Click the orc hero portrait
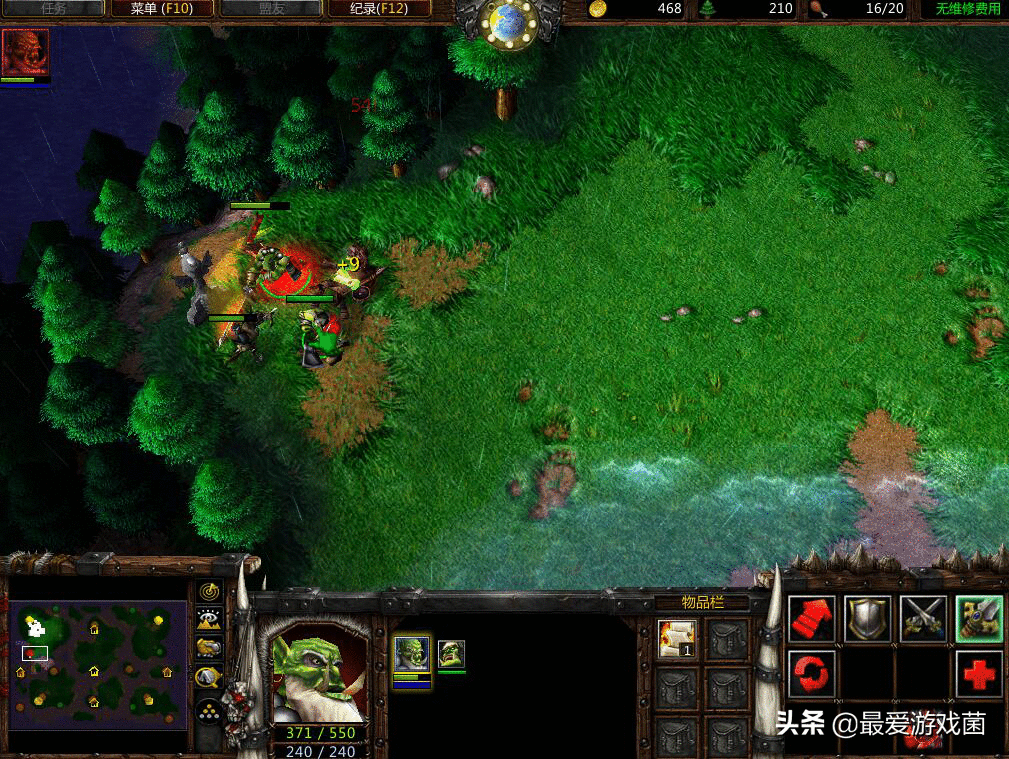The image size is (1009, 759). pyautogui.click(x=318, y=673)
